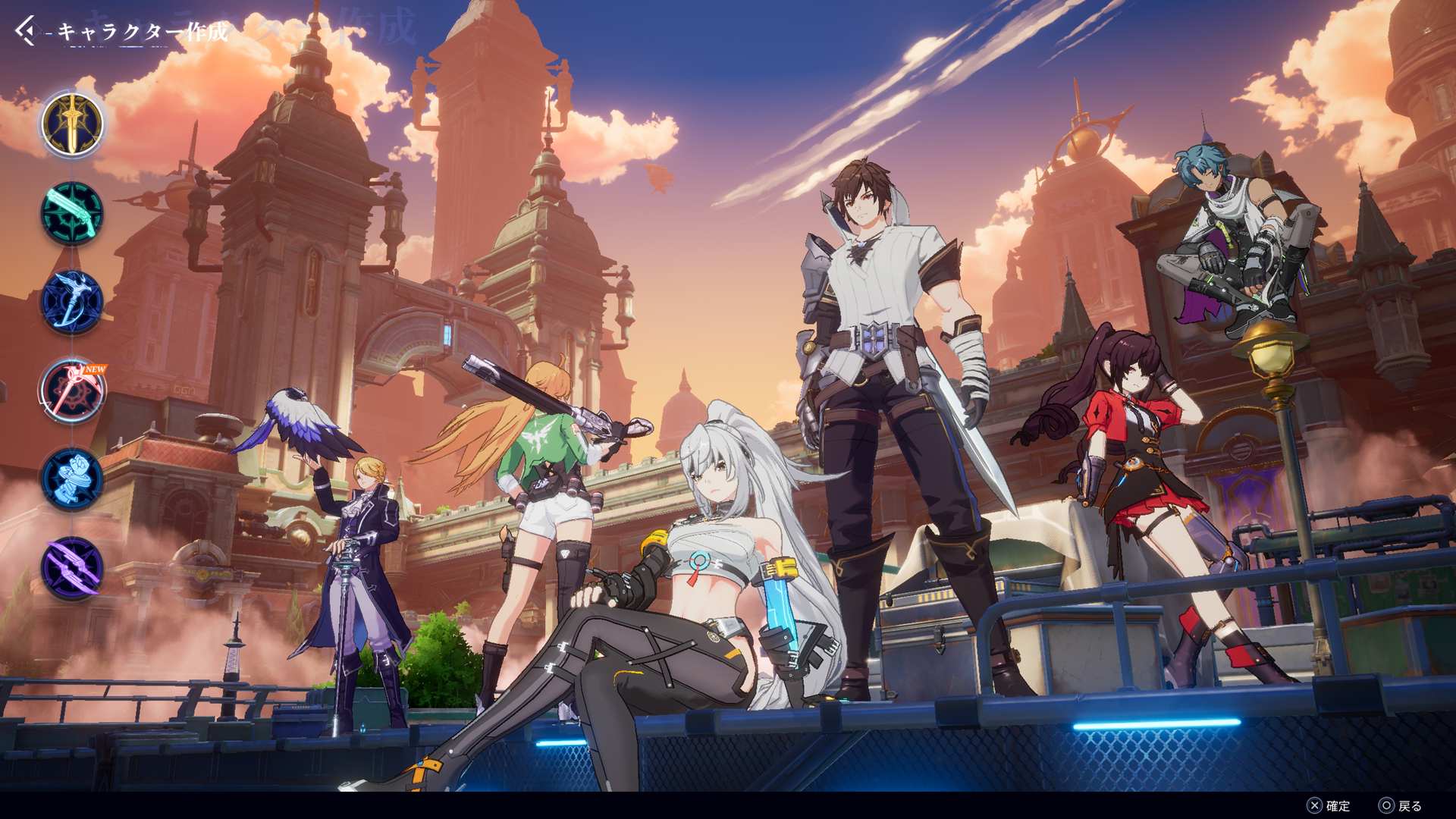The height and width of the screenshot is (819, 1456).
Task: Select the purple twin blades class icon
Action: click(x=72, y=568)
